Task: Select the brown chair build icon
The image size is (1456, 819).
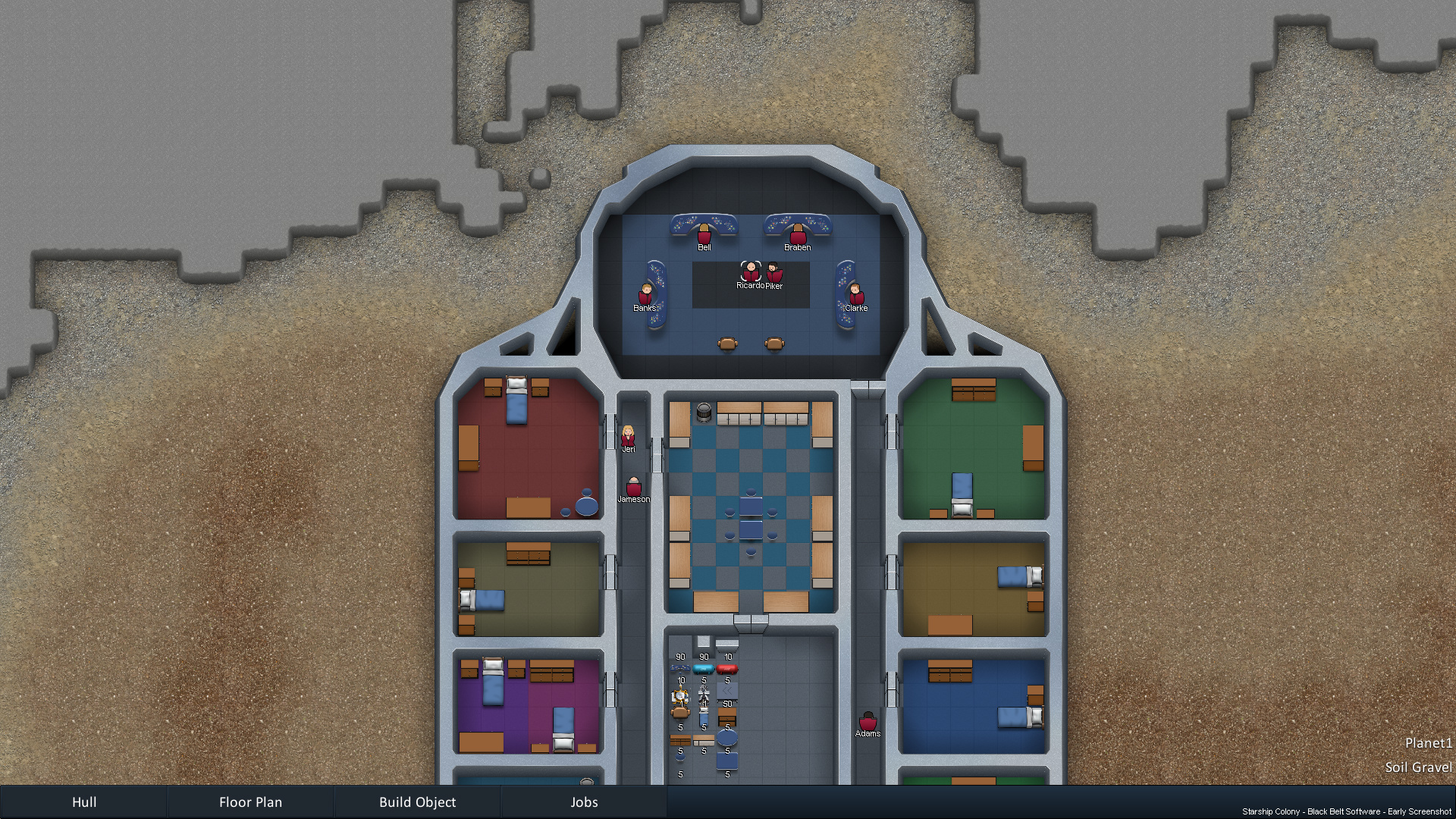Action: pyautogui.click(x=680, y=714)
